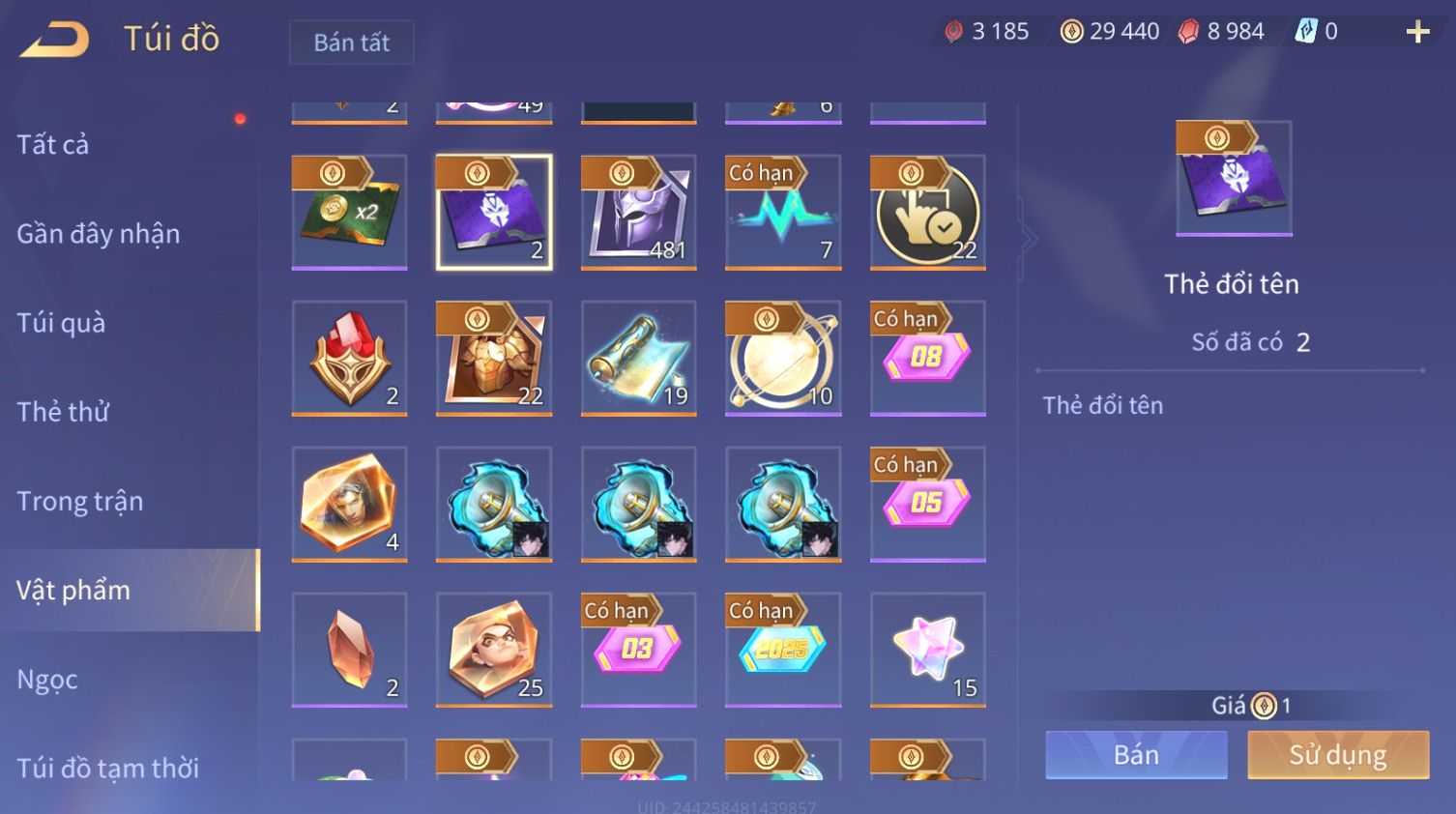The image size is (1456, 814).
Task: Tap the Bán tất button
Action: point(351,43)
